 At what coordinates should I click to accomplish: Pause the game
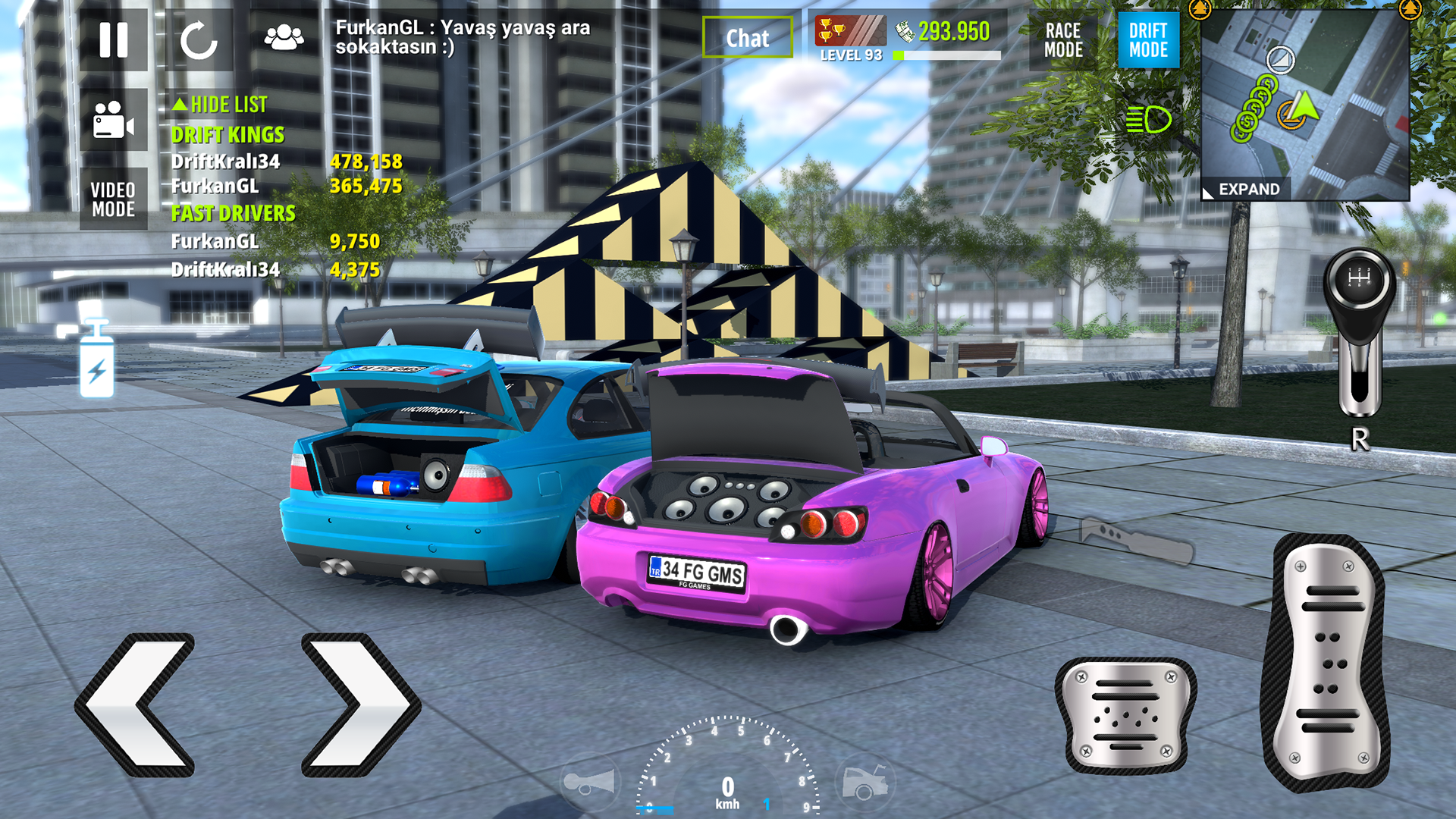pos(114,39)
